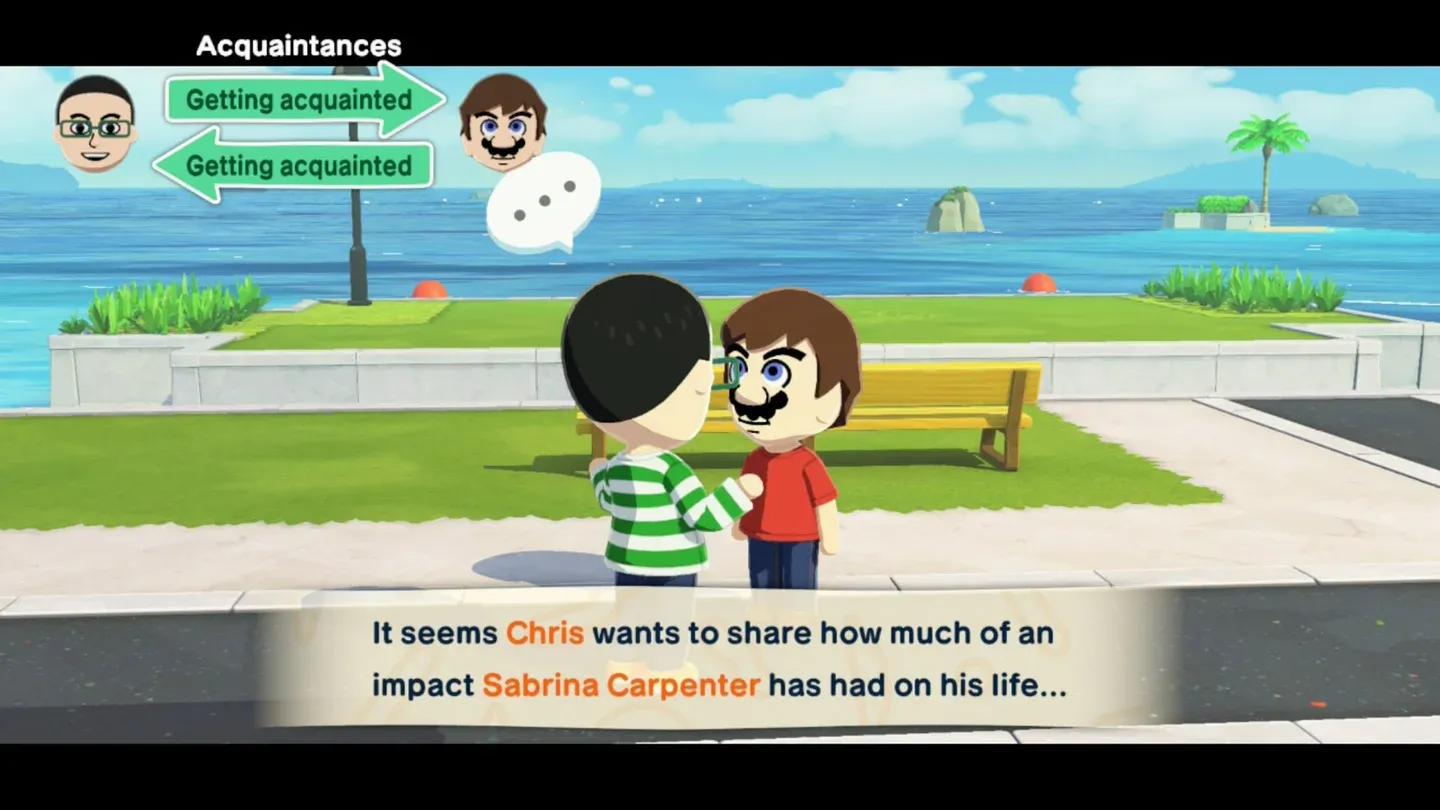Expand the Acquaintances relationship header
This screenshot has height=810, width=1440.
tap(298, 44)
